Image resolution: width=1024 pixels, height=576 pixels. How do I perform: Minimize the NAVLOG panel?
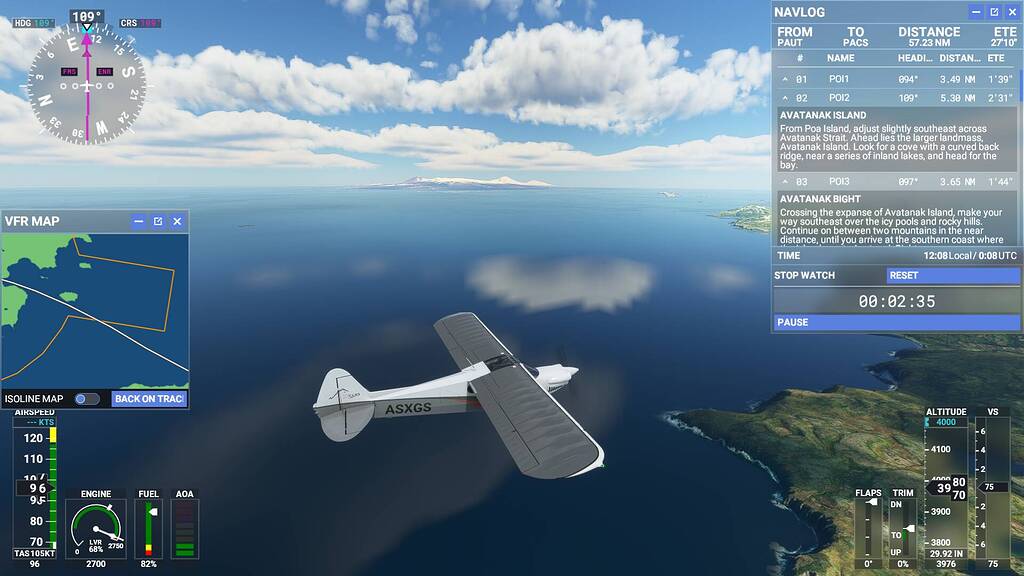click(x=976, y=12)
